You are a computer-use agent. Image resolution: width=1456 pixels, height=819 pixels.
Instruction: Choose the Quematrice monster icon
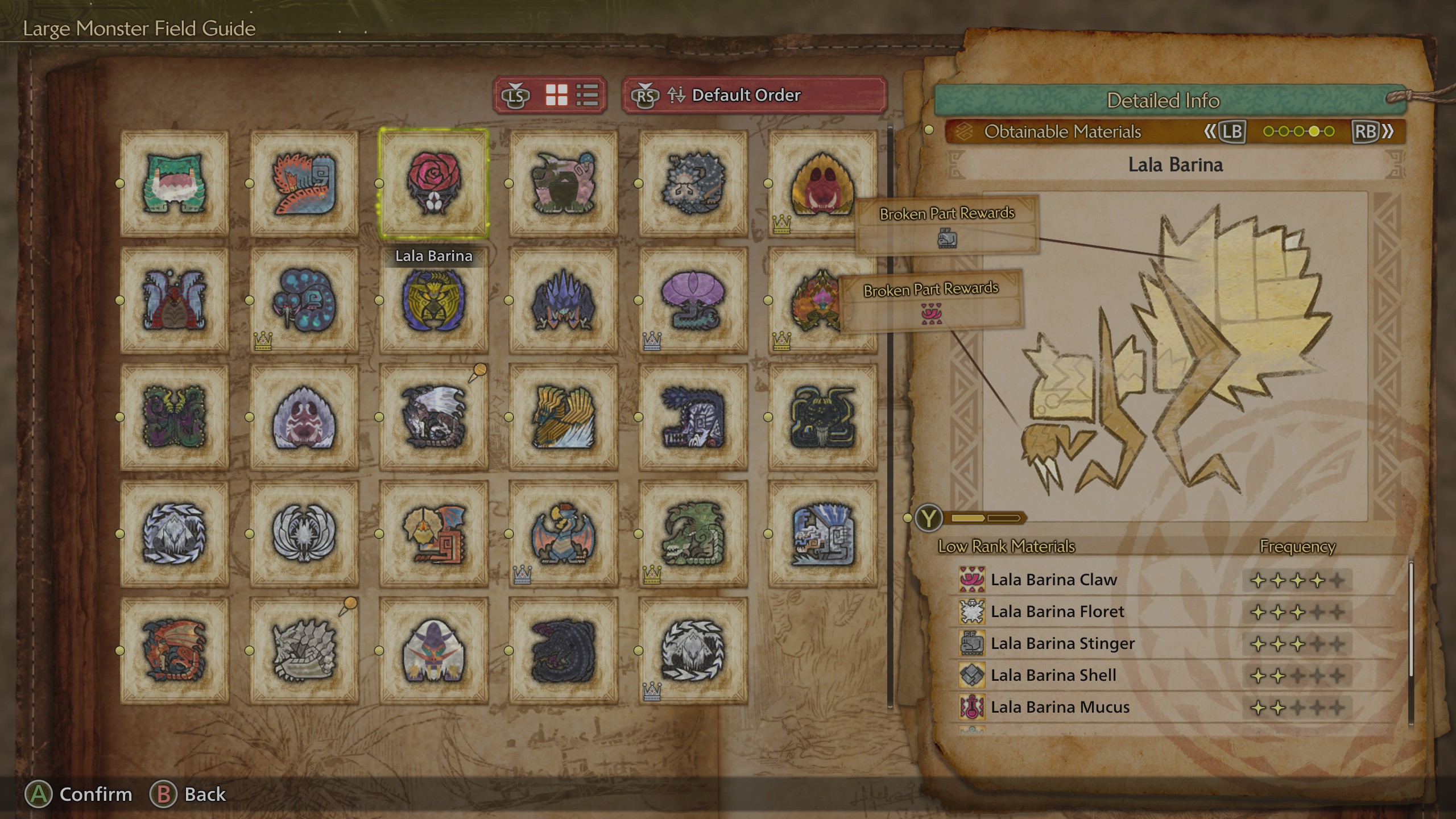point(304,183)
